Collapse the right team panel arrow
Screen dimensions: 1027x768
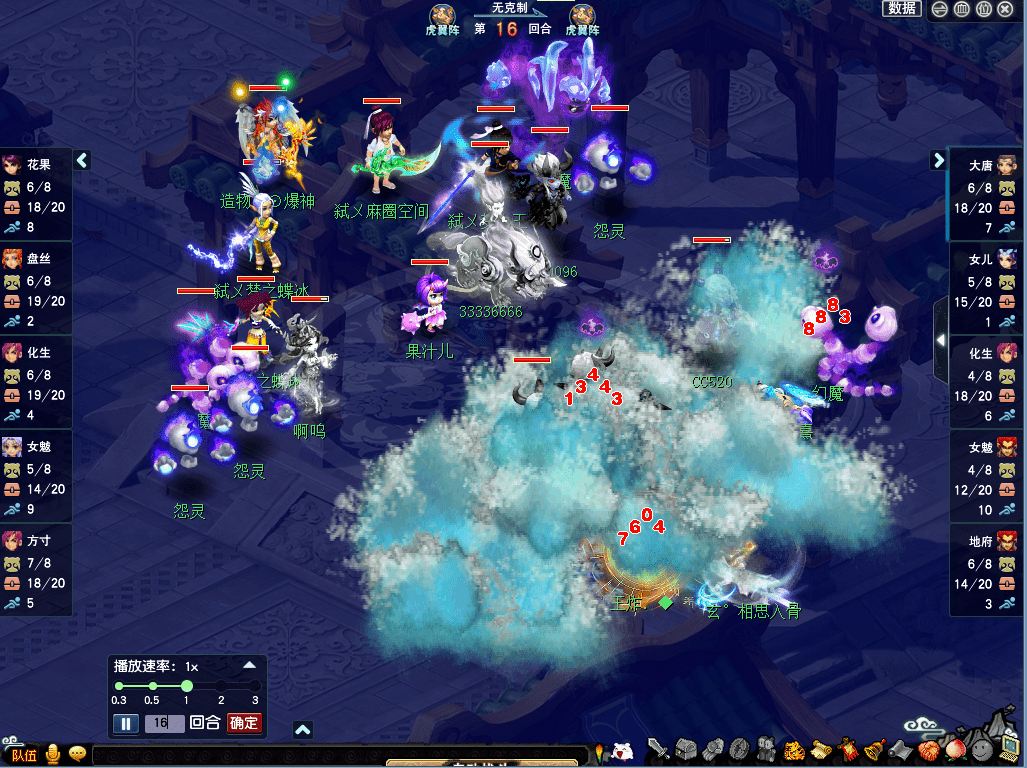click(x=939, y=160)
